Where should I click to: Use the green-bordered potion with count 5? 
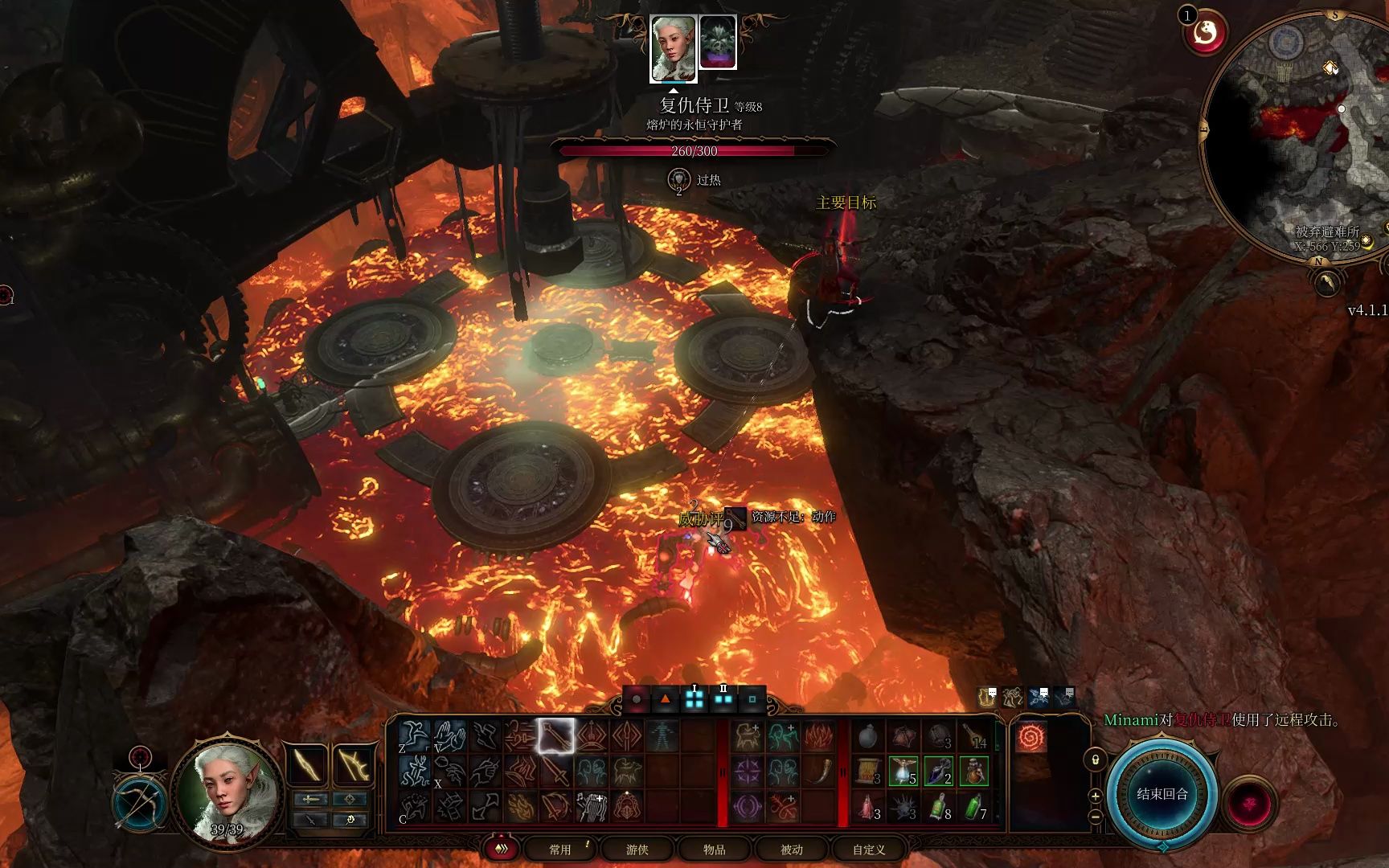tap(903, 772)
